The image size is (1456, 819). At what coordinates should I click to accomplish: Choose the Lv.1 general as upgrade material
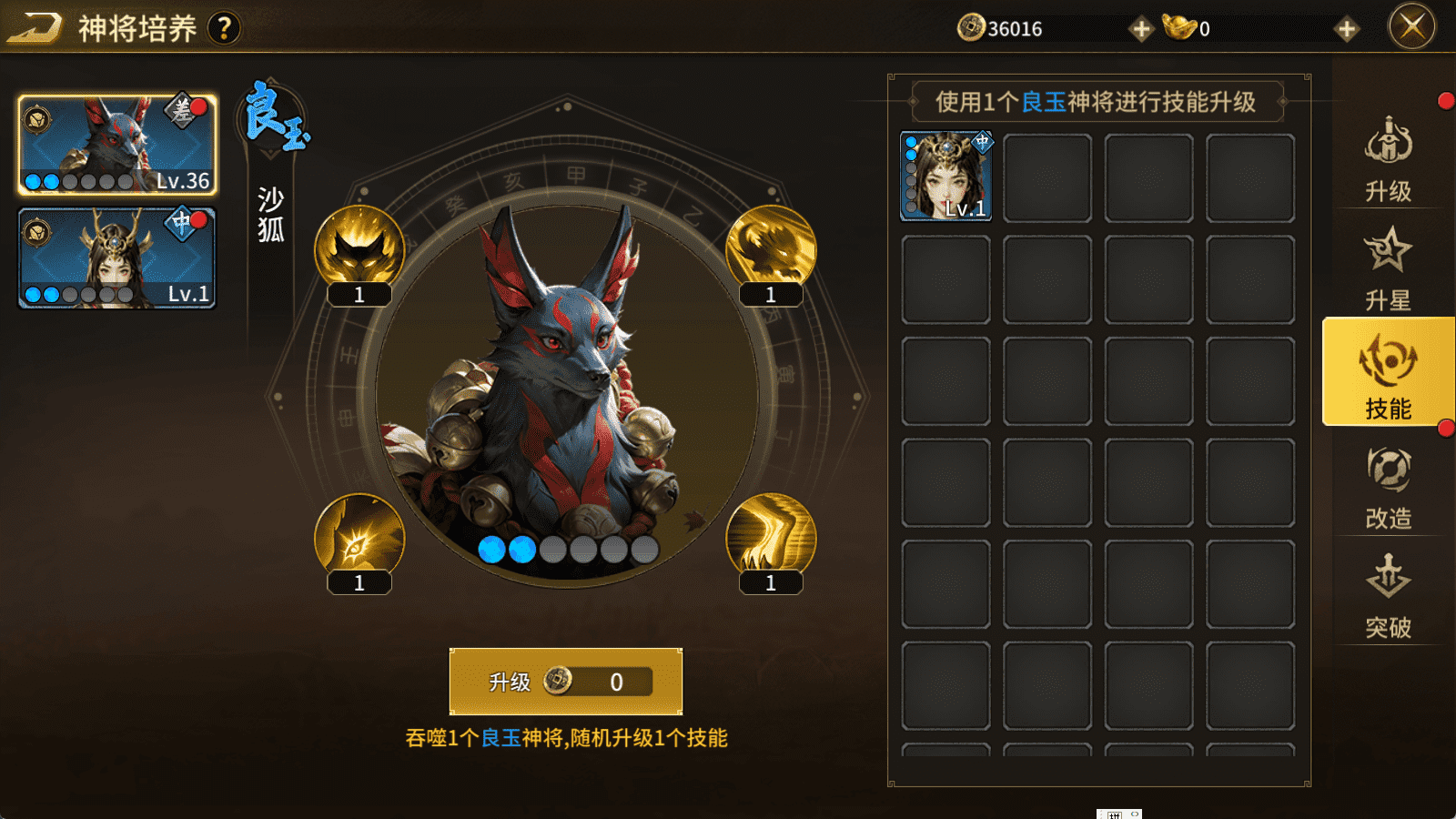click(946, 177)
